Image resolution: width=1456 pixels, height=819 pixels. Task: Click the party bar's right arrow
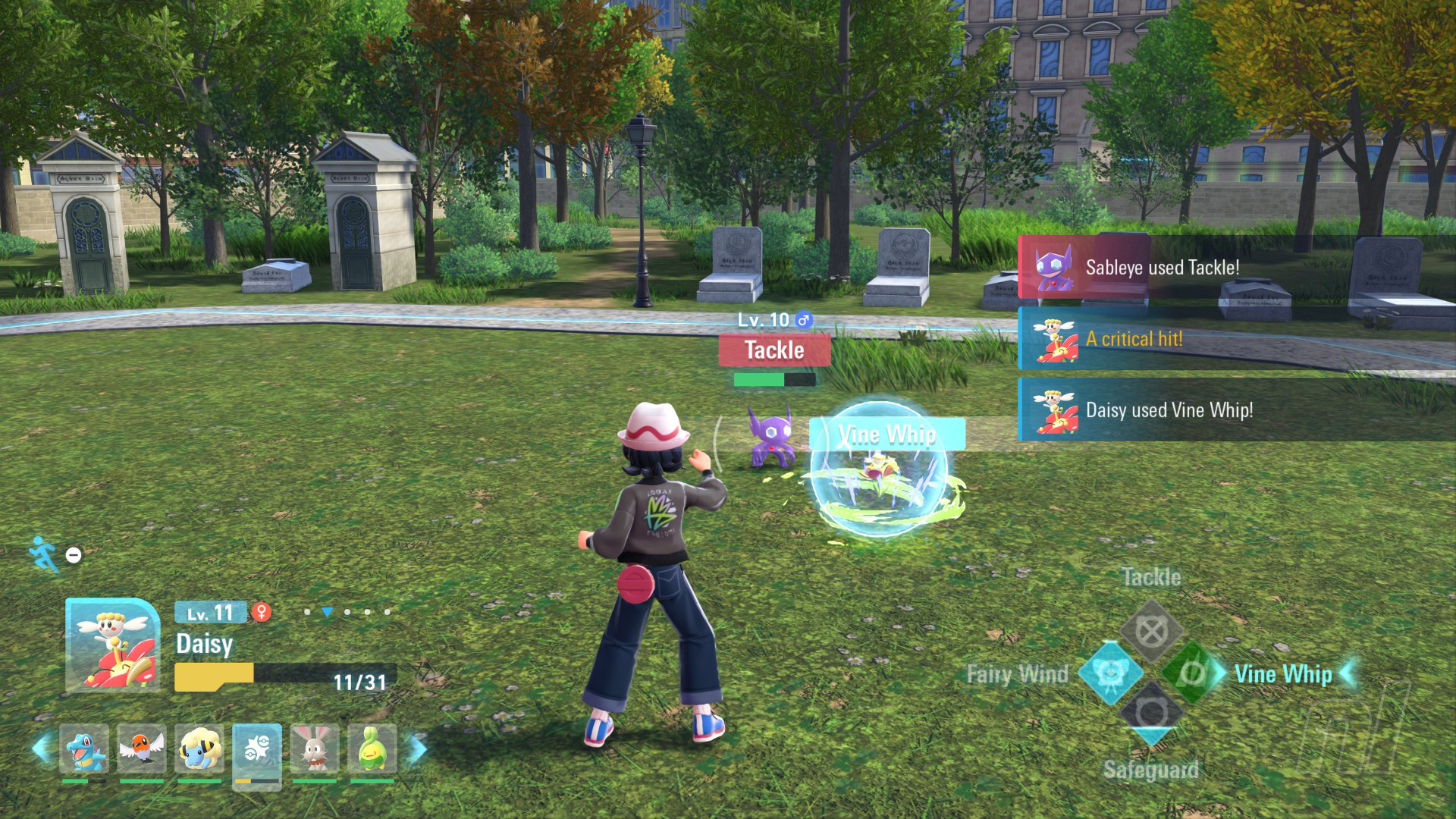pyautogui.click(x=417, y=748)
